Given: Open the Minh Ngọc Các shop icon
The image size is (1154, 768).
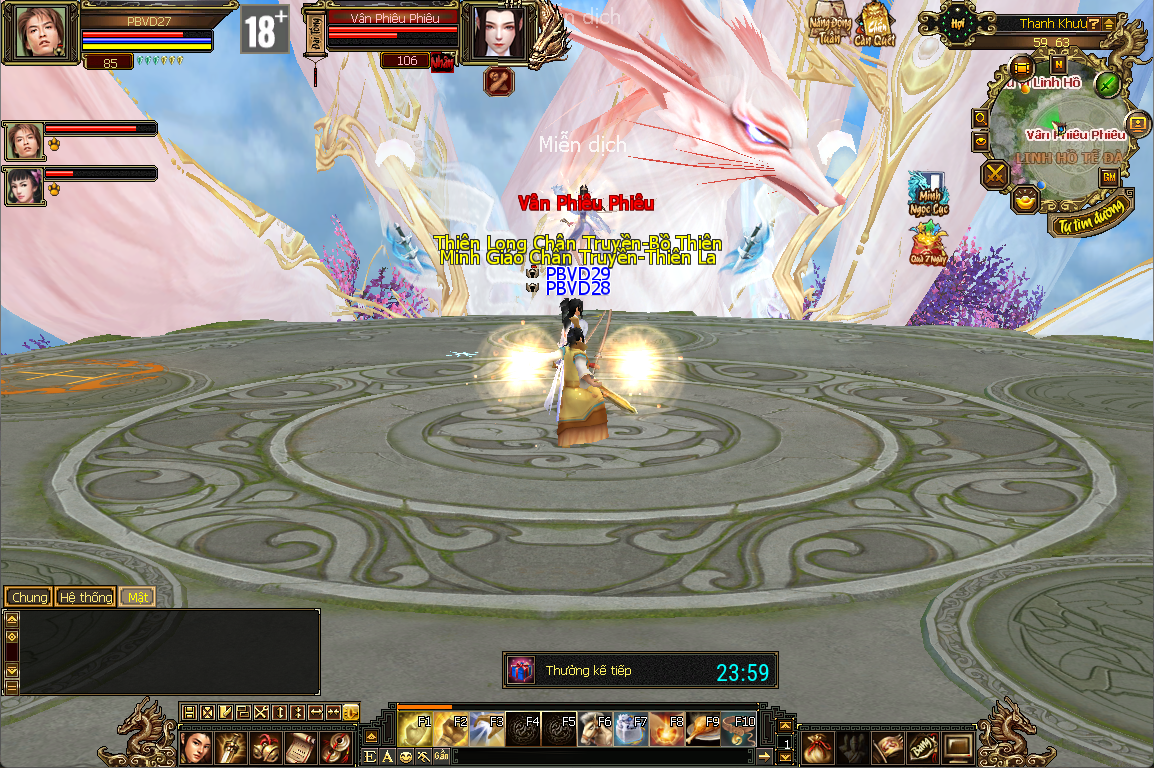Looking at the screenshot, I should pyautogui.click(x=927, y=194).
